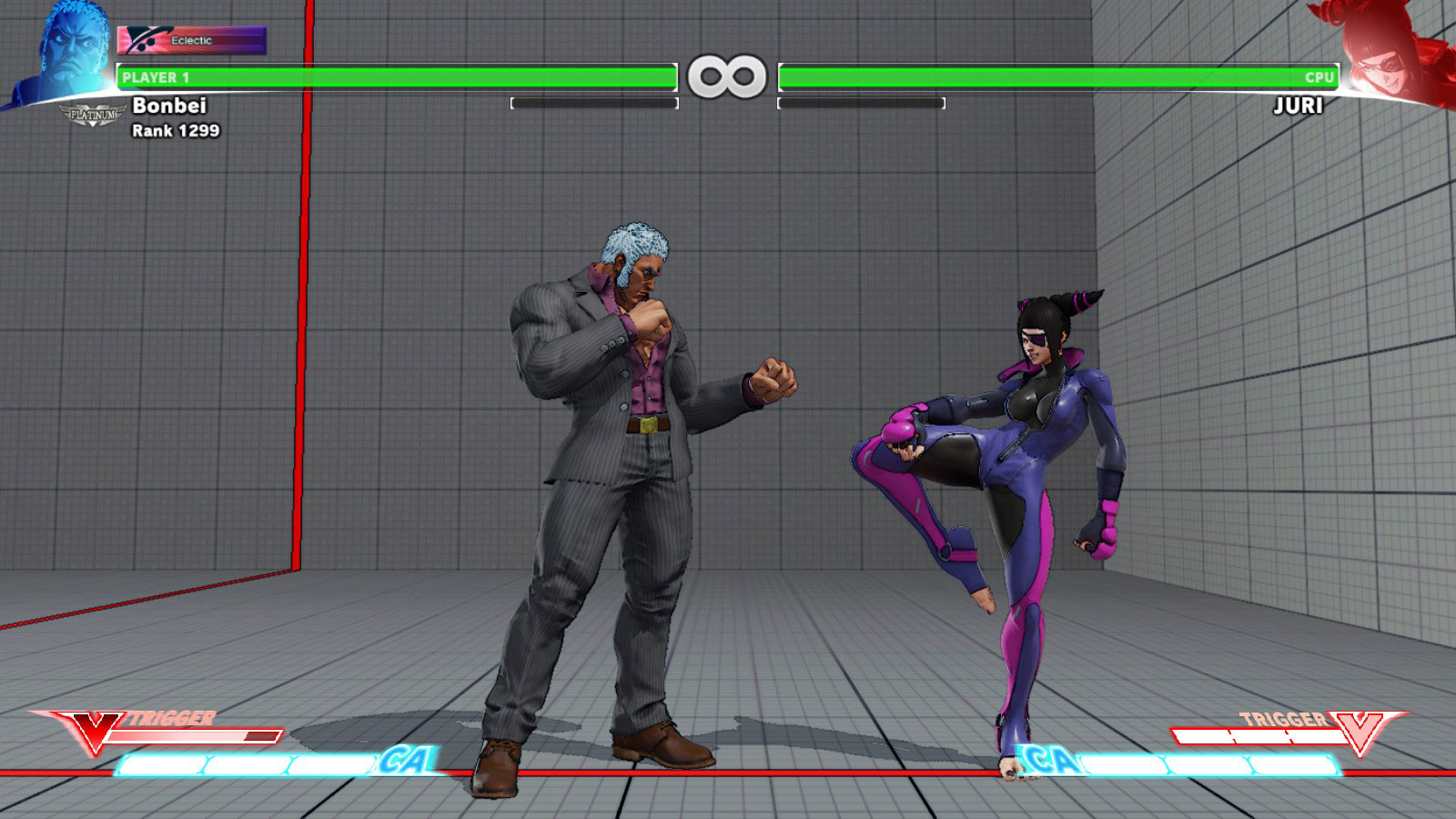Screen dimensions: 1456x819
Task: Click the Eclectic fighter title banner icon
Action: [x=141, y=38]
